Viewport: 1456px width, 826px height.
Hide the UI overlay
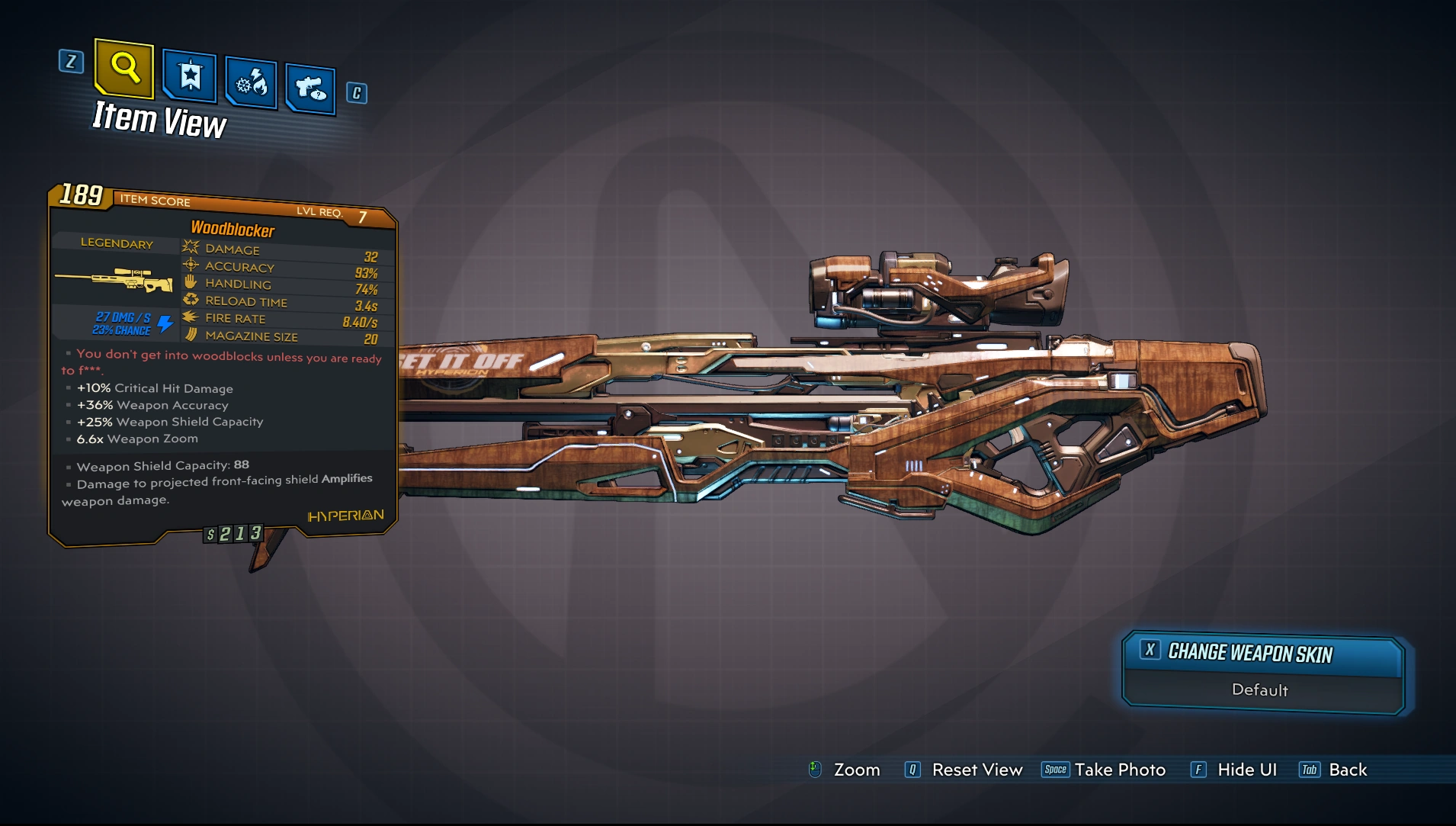[x=1234, y=770]
